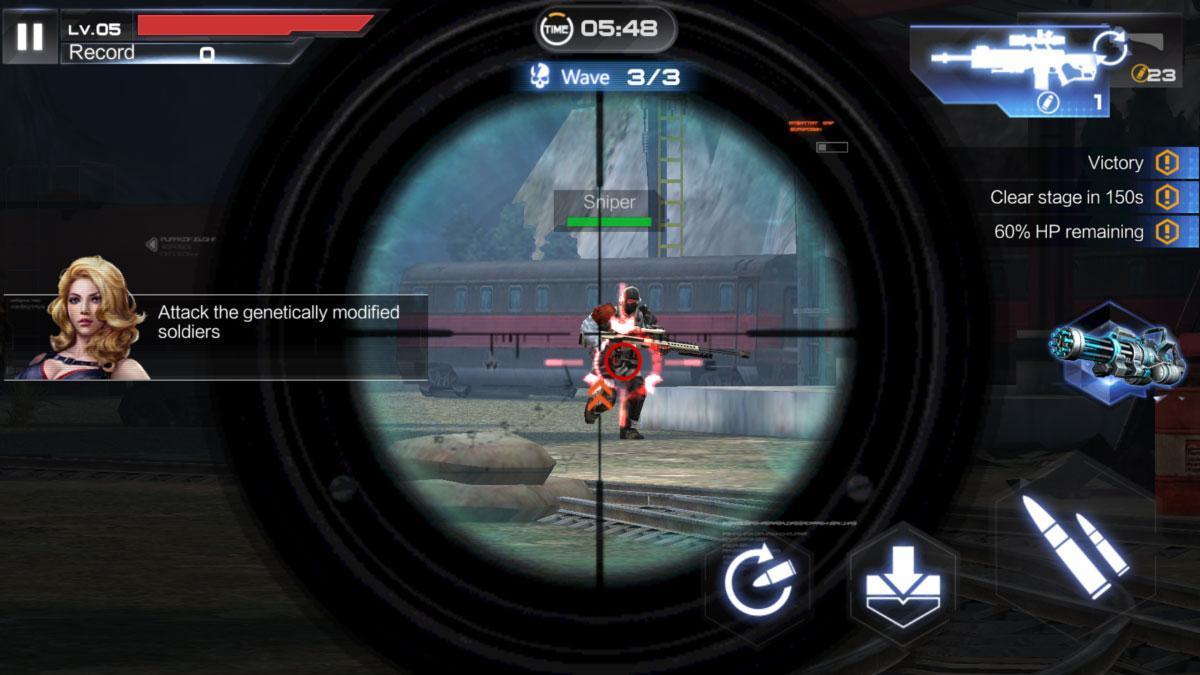Pause the game
The width and height of the screenshot is (1200, 675).
coord(30,37)
